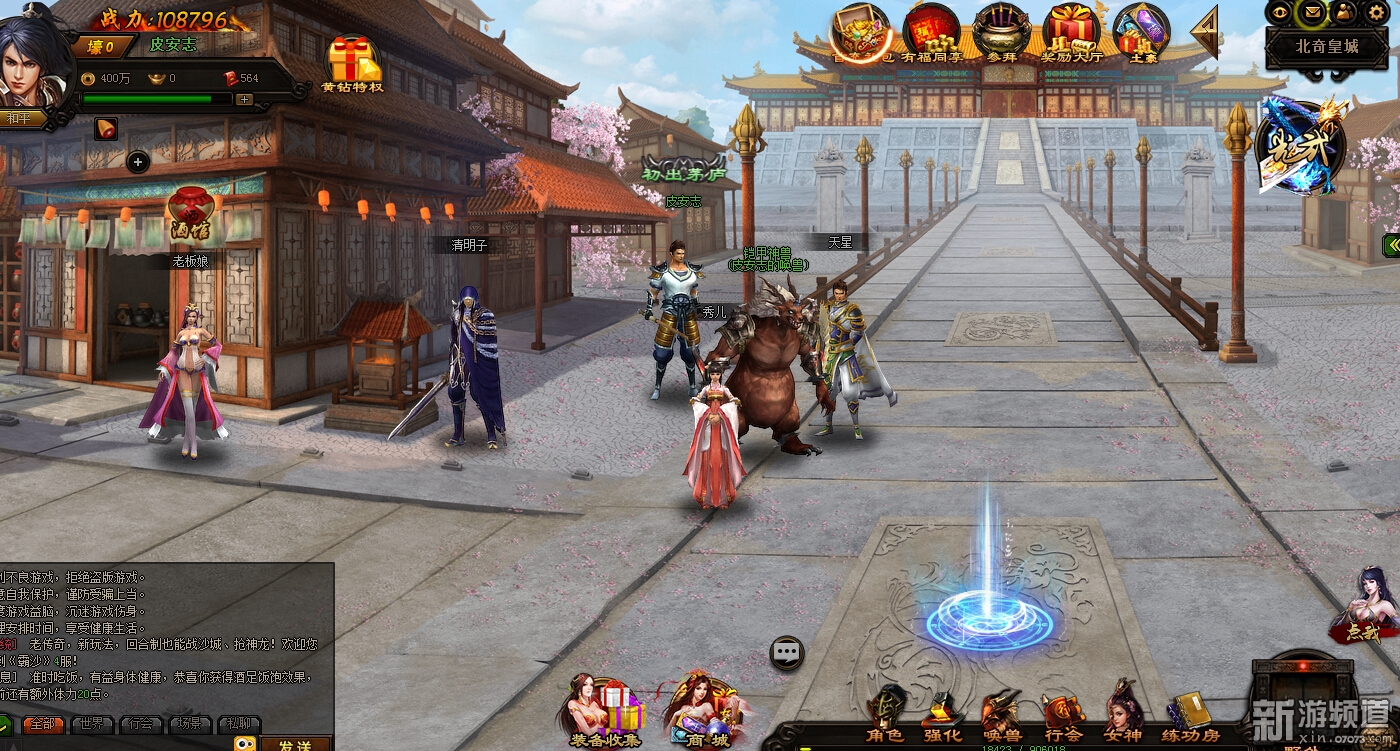Viewport: 1400px width, 751px height.
Task: Open the speech bubble chat icon
Action: click(x=787, y=653)
